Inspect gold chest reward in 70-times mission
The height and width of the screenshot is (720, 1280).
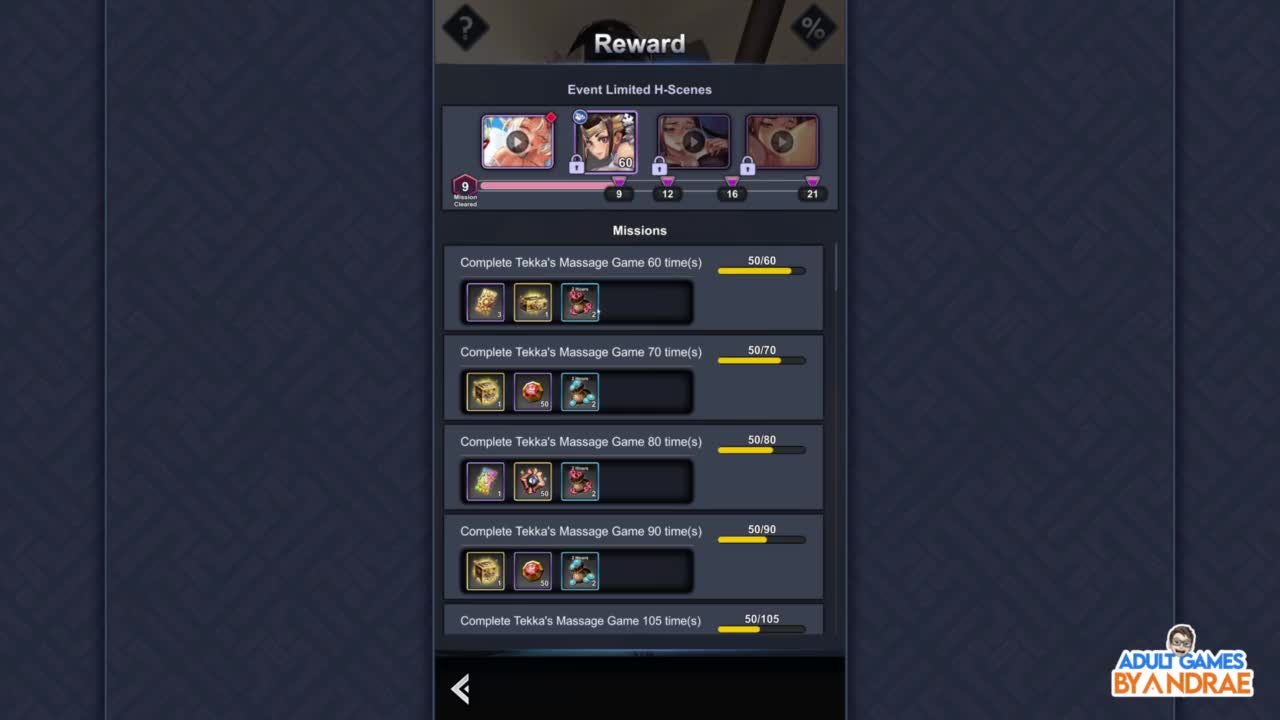click(x=486, y=392)
